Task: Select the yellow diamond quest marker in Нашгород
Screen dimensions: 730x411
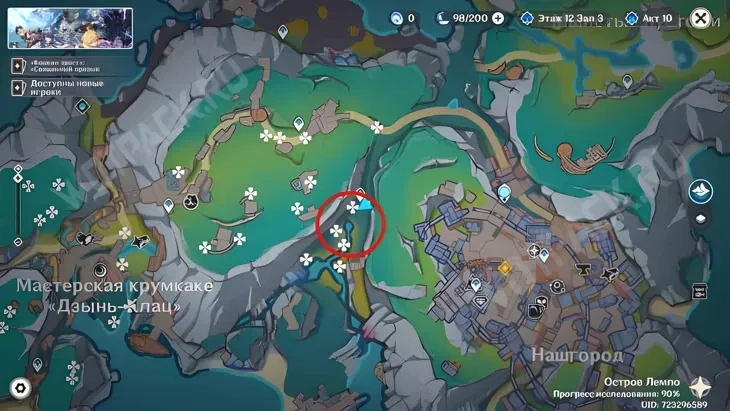Action: (x=505, y=268)
